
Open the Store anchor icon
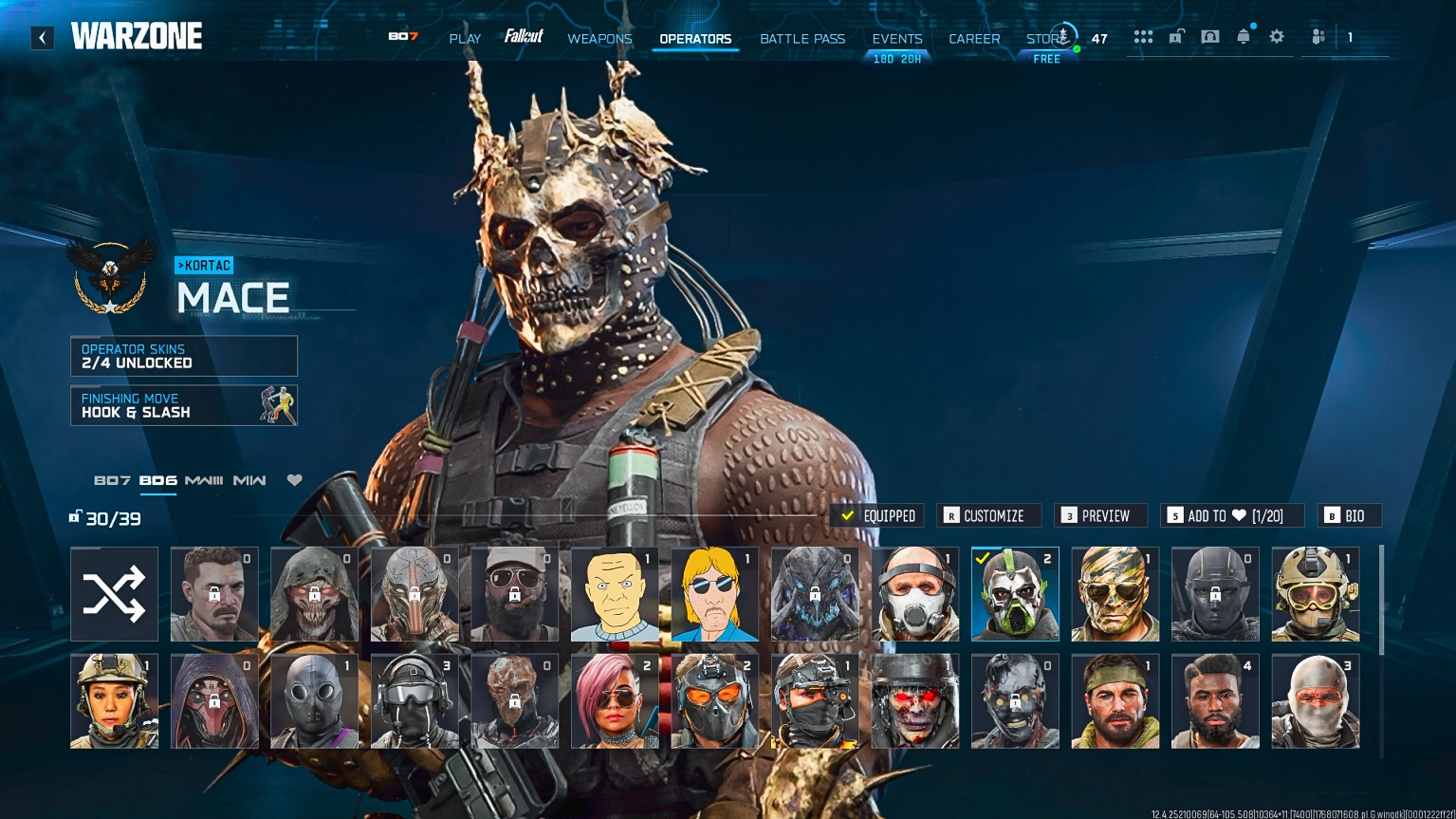[x=1062, y=37]
